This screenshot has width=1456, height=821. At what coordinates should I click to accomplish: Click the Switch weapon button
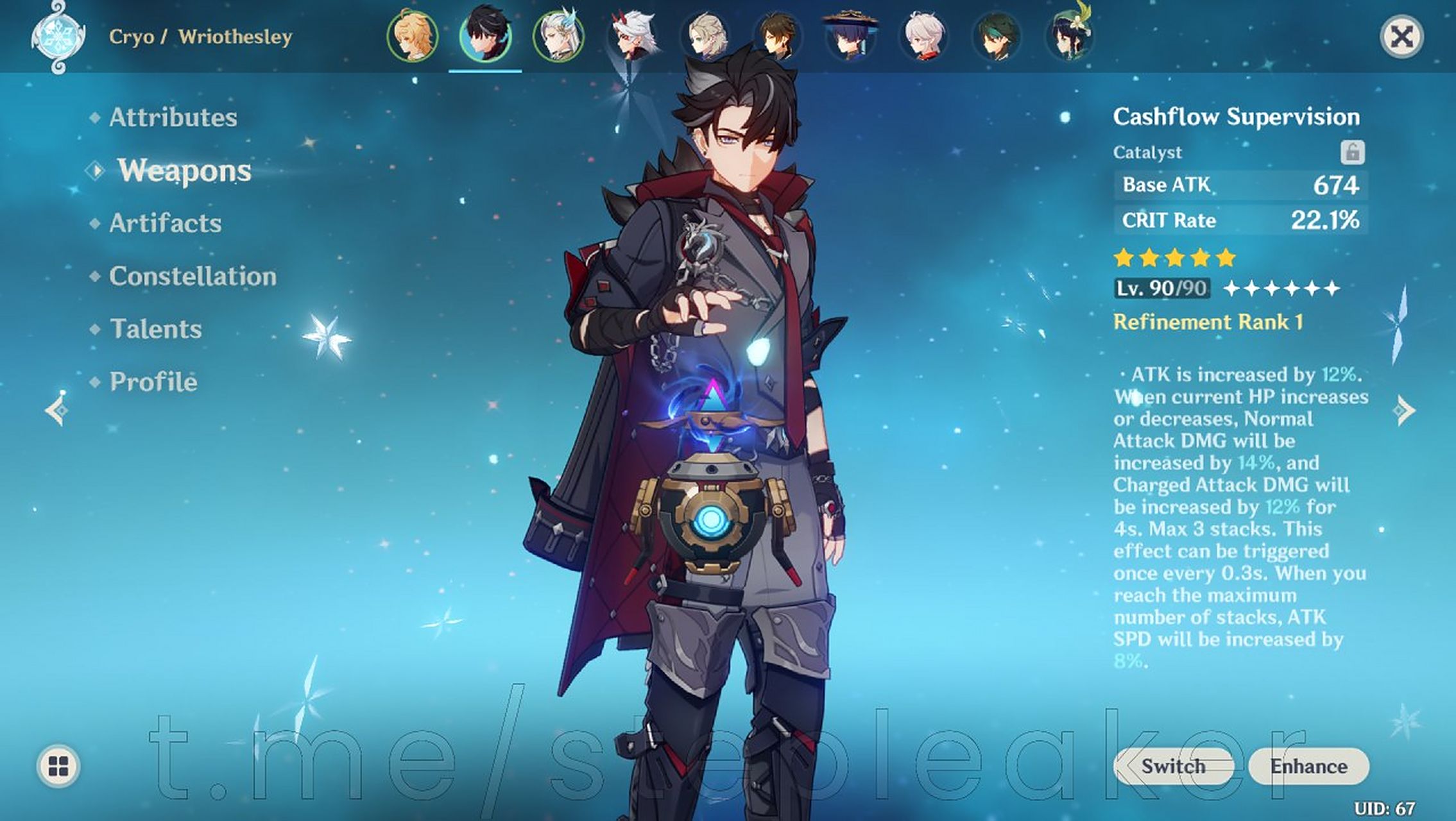tap(1173, 766)
